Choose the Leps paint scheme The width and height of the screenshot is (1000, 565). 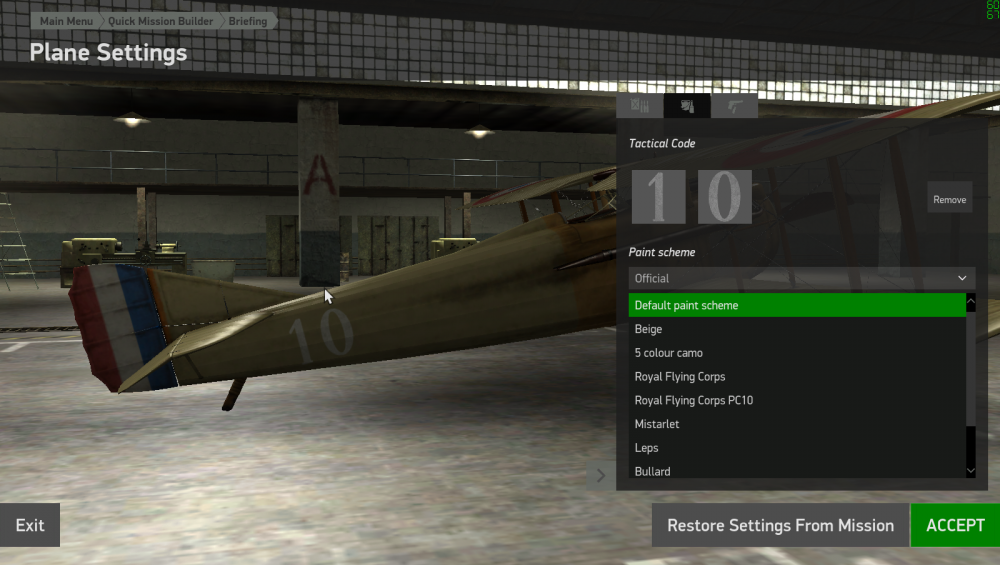[x=797, y=448]
